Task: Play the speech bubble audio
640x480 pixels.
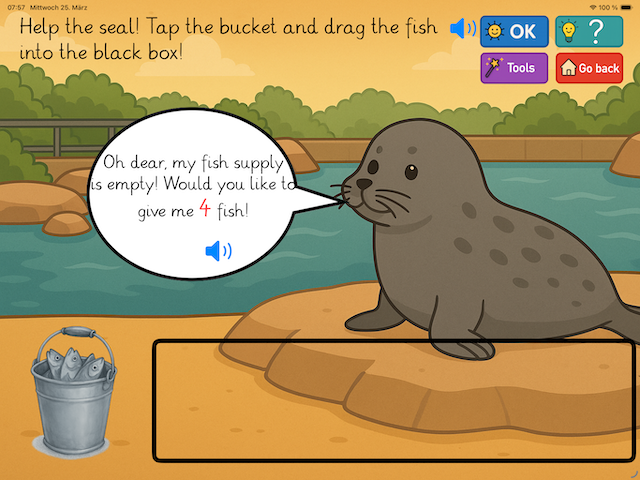Action: (218, 251)
